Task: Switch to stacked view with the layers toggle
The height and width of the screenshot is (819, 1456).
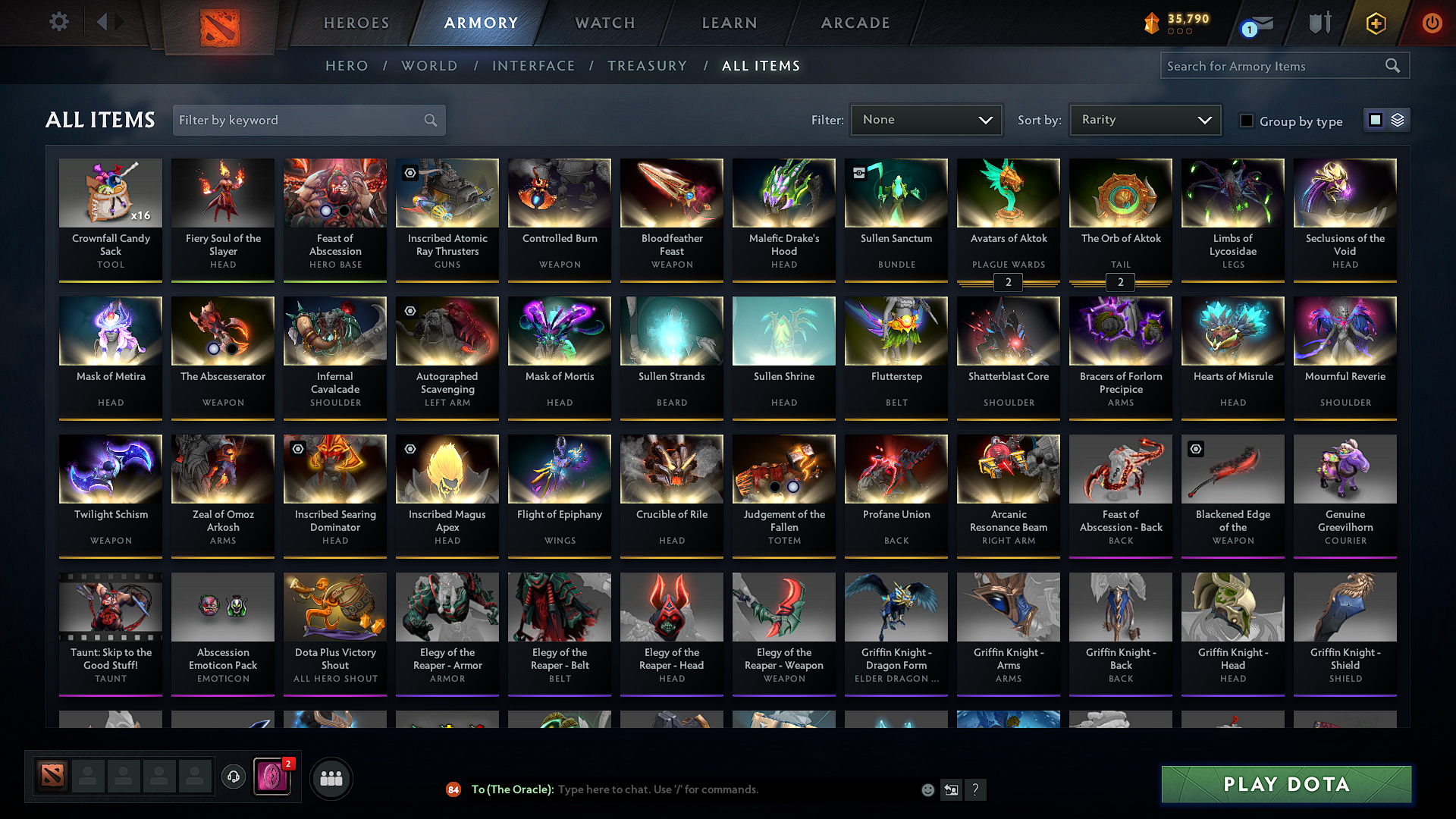Action: pyautogui.click(x=1397, y=119)
